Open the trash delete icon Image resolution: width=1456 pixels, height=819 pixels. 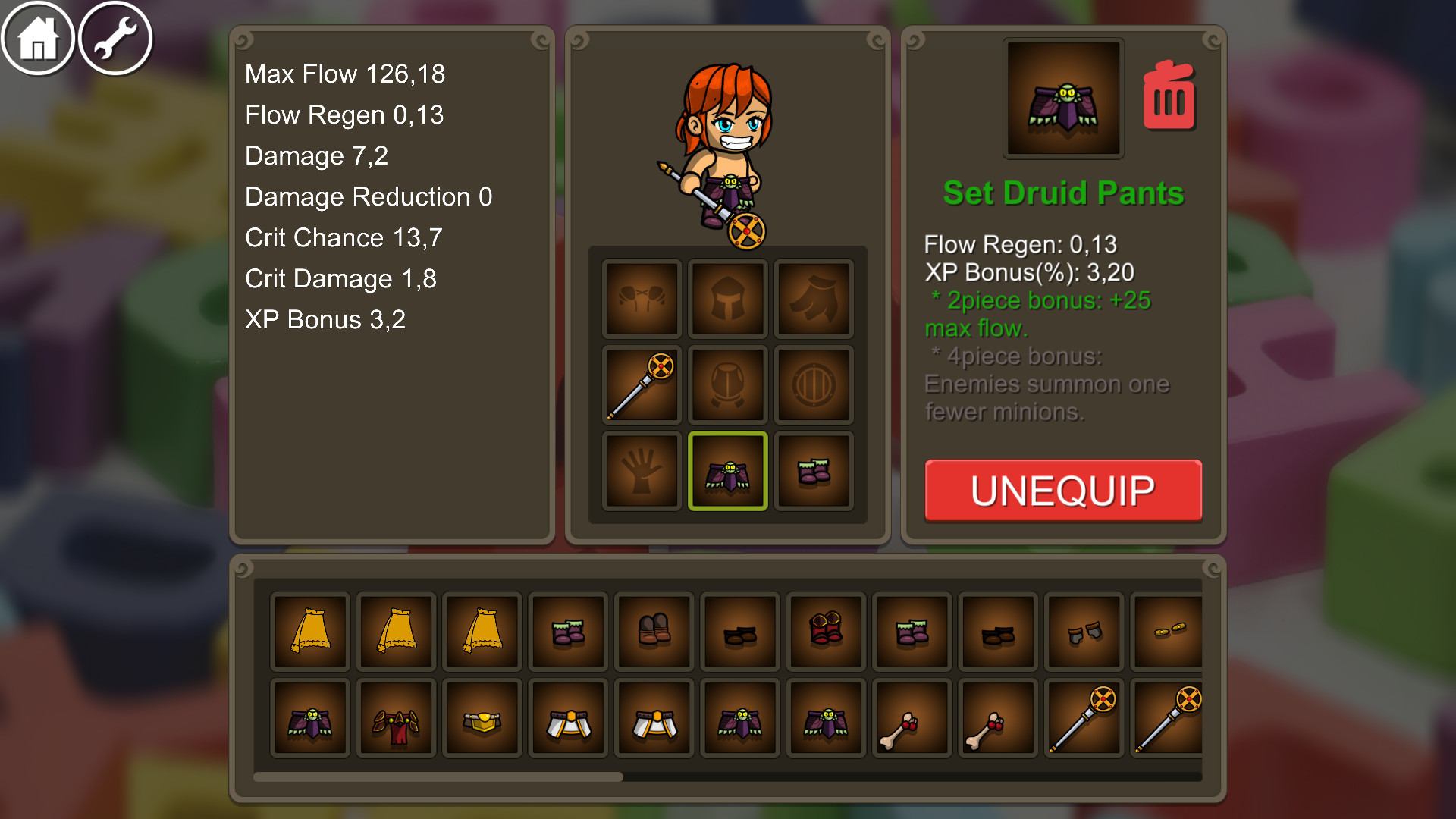point(1169,98)
